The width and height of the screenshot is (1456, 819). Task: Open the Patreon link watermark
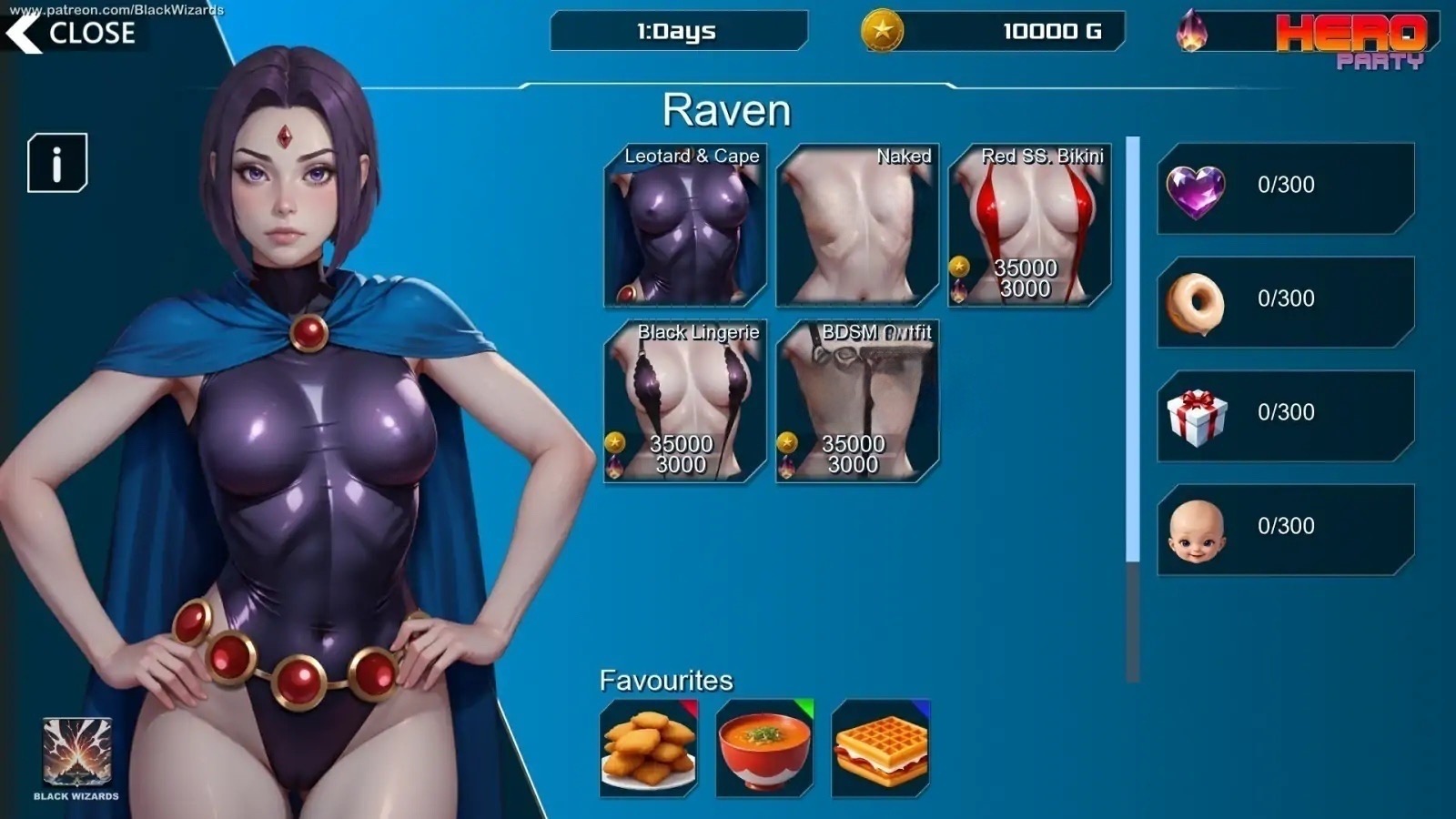(116, 10)
